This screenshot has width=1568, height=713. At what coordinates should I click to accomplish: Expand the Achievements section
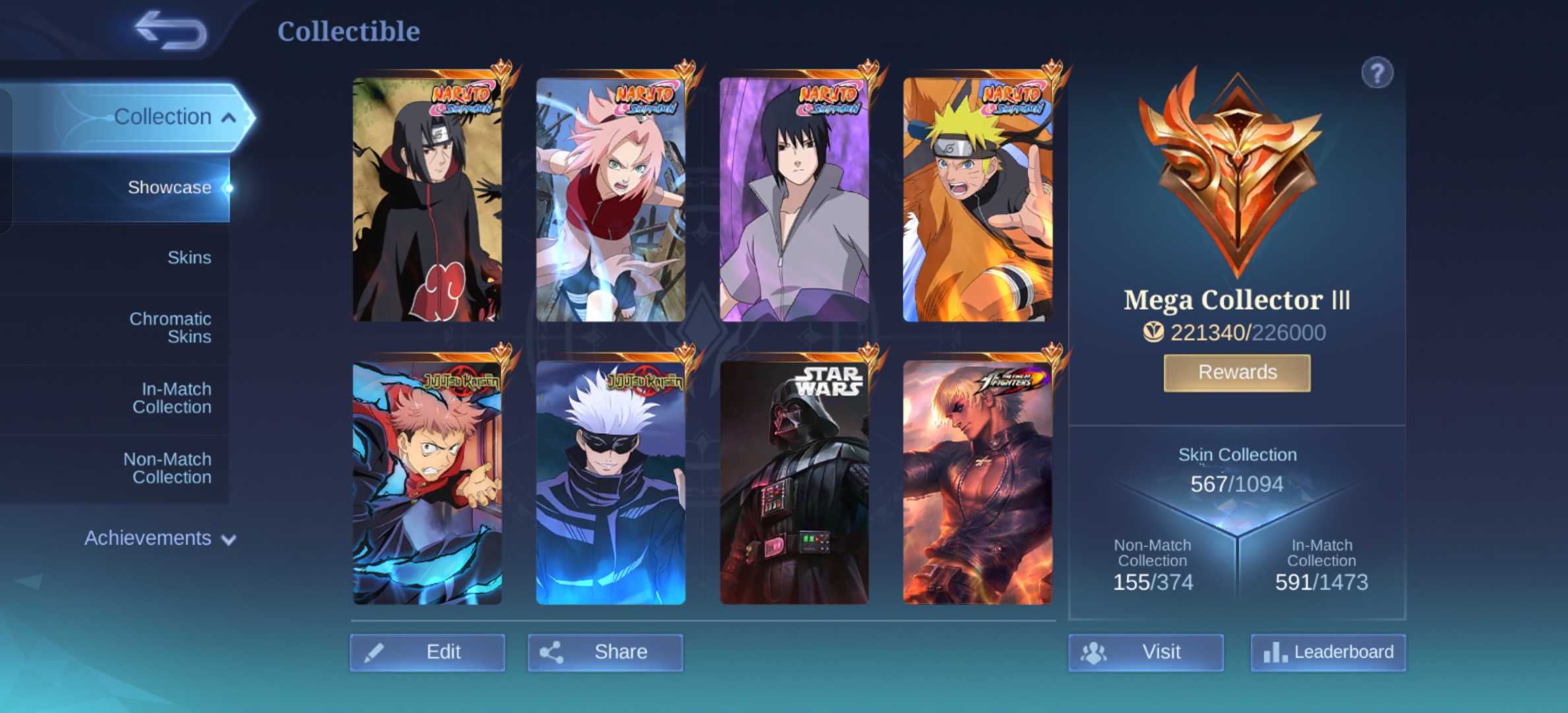click(x=160, y=538)
